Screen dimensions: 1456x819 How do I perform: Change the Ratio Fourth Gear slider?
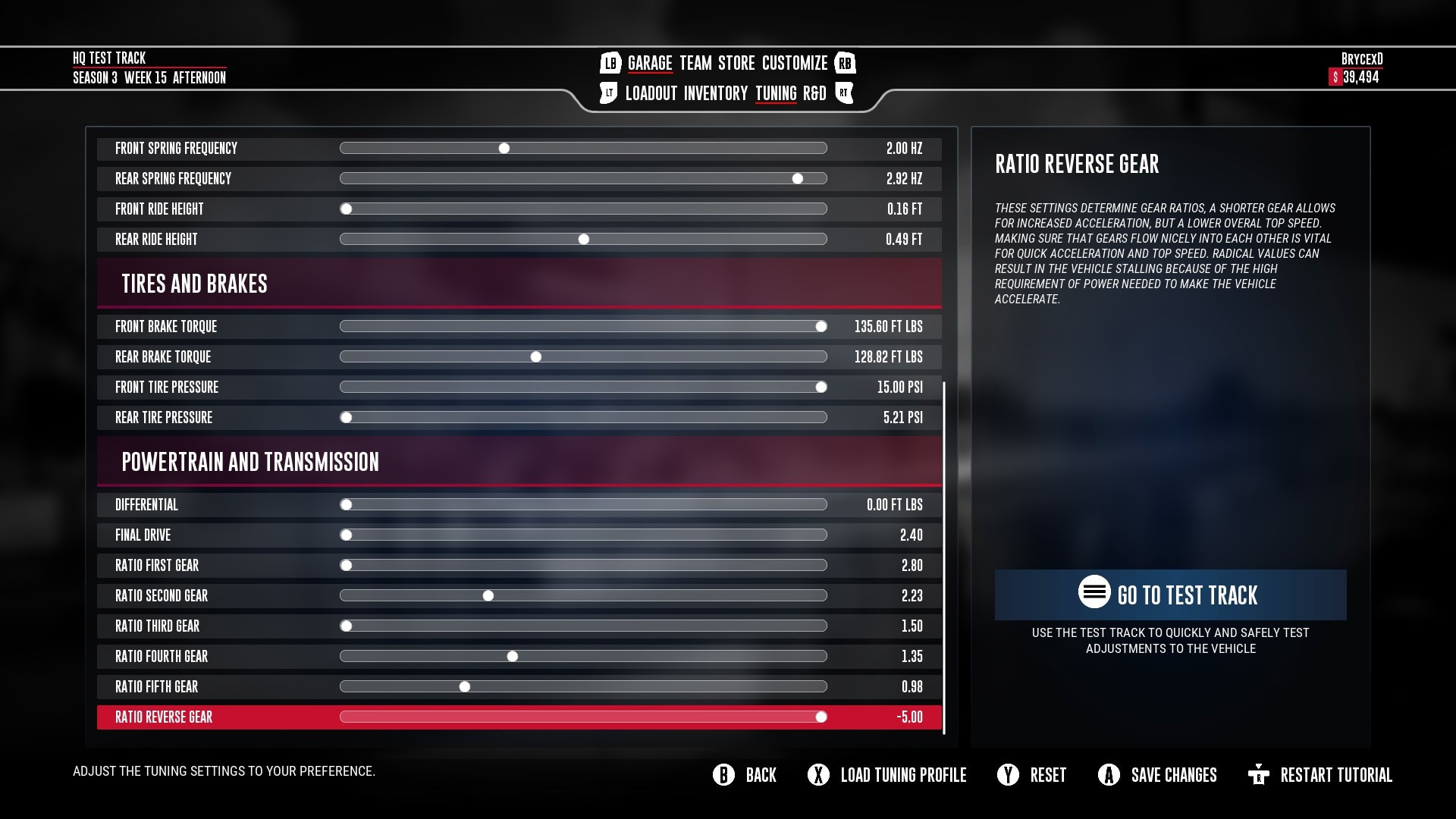pos(513,657)
